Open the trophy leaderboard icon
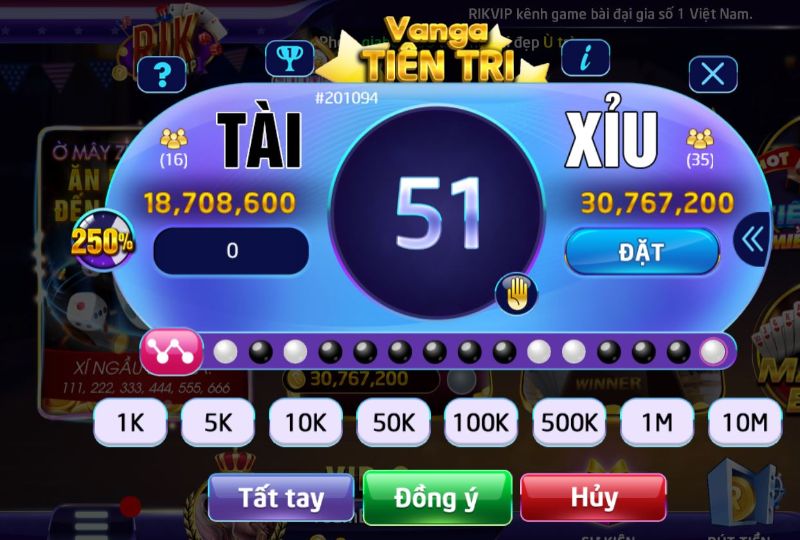800x540 pixels. pos(289,58)
